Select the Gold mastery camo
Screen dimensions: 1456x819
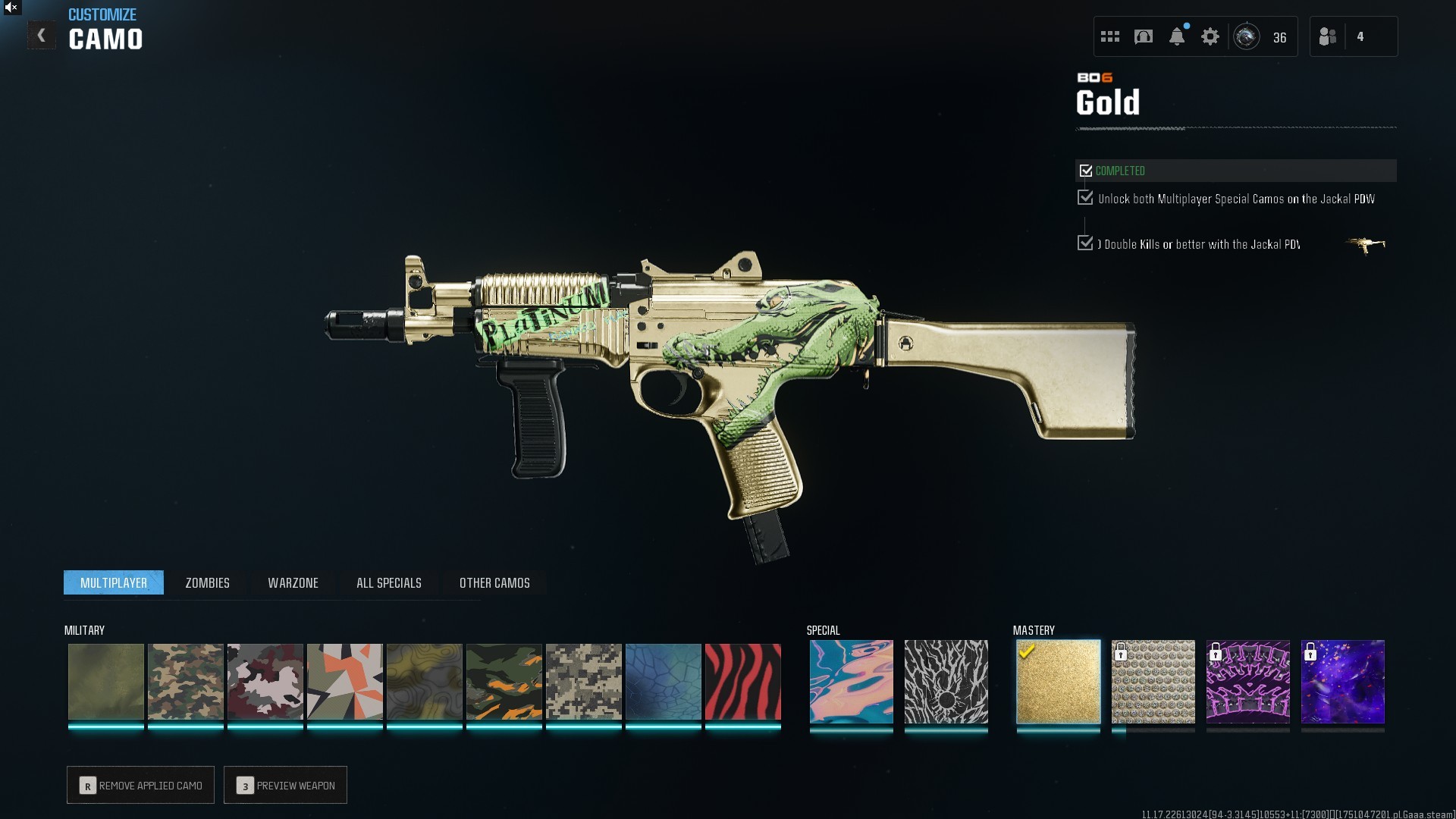pos(1058,681)
